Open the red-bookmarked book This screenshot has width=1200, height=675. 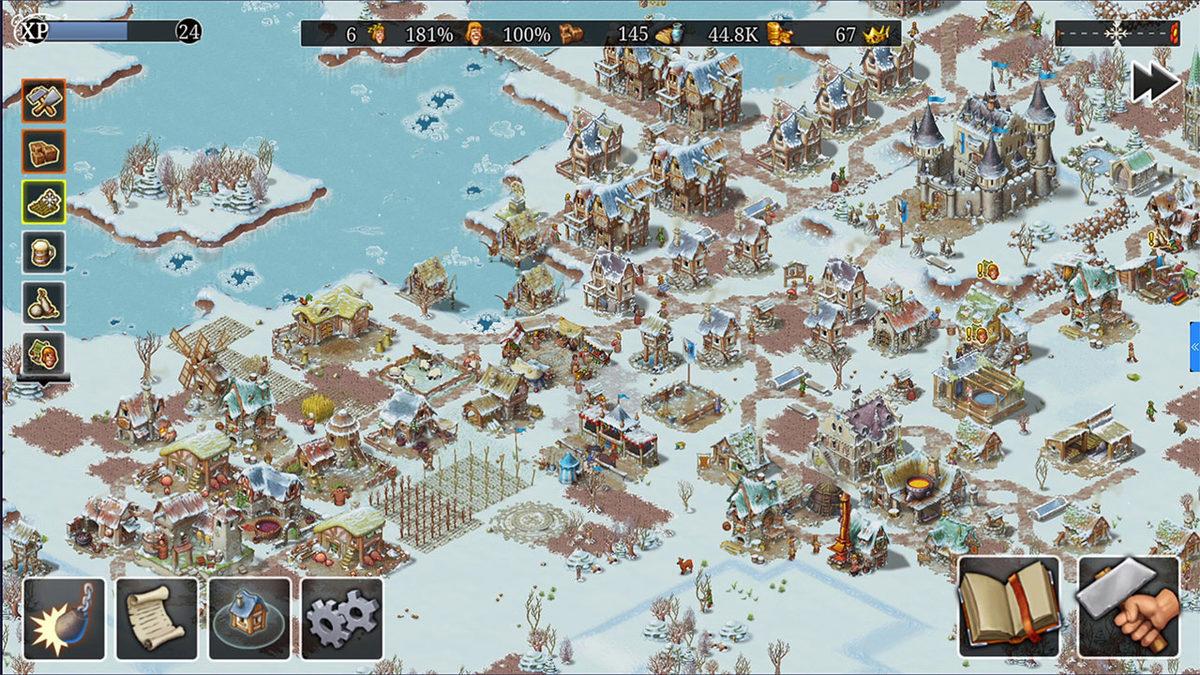pyautogui.click(x=1009, y=606)
